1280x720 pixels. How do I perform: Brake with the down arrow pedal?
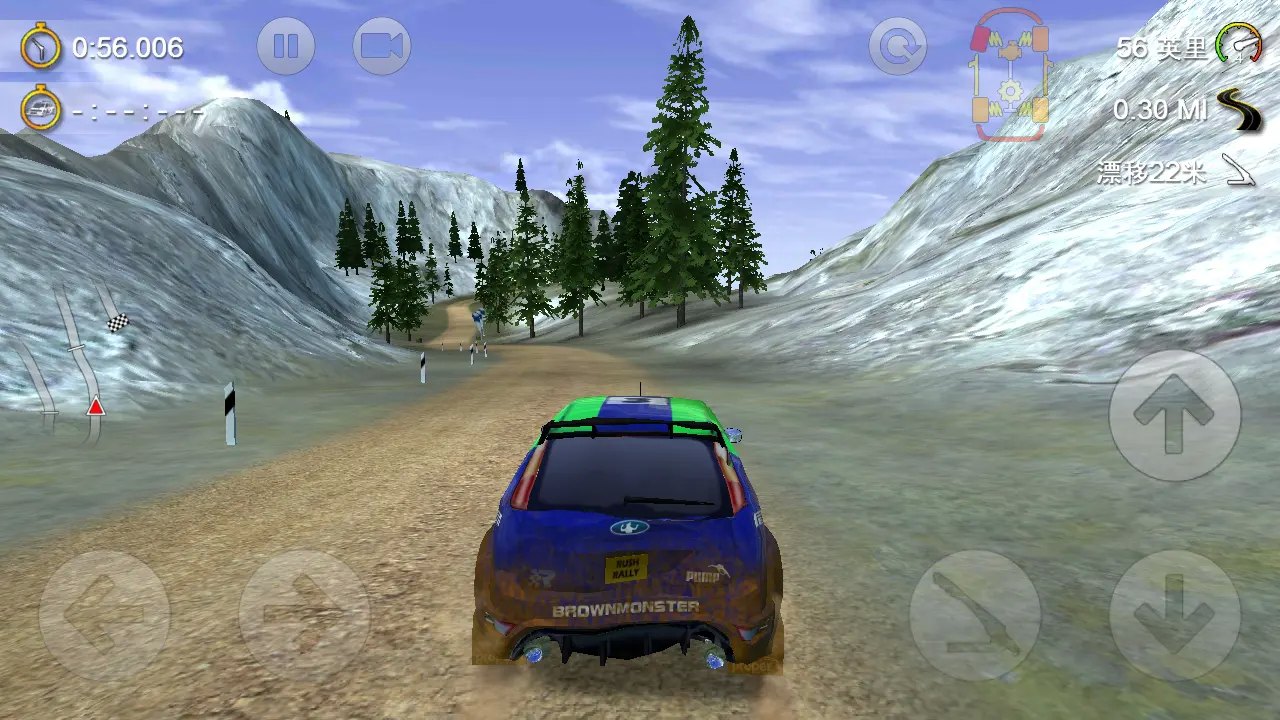(1174, 616)
